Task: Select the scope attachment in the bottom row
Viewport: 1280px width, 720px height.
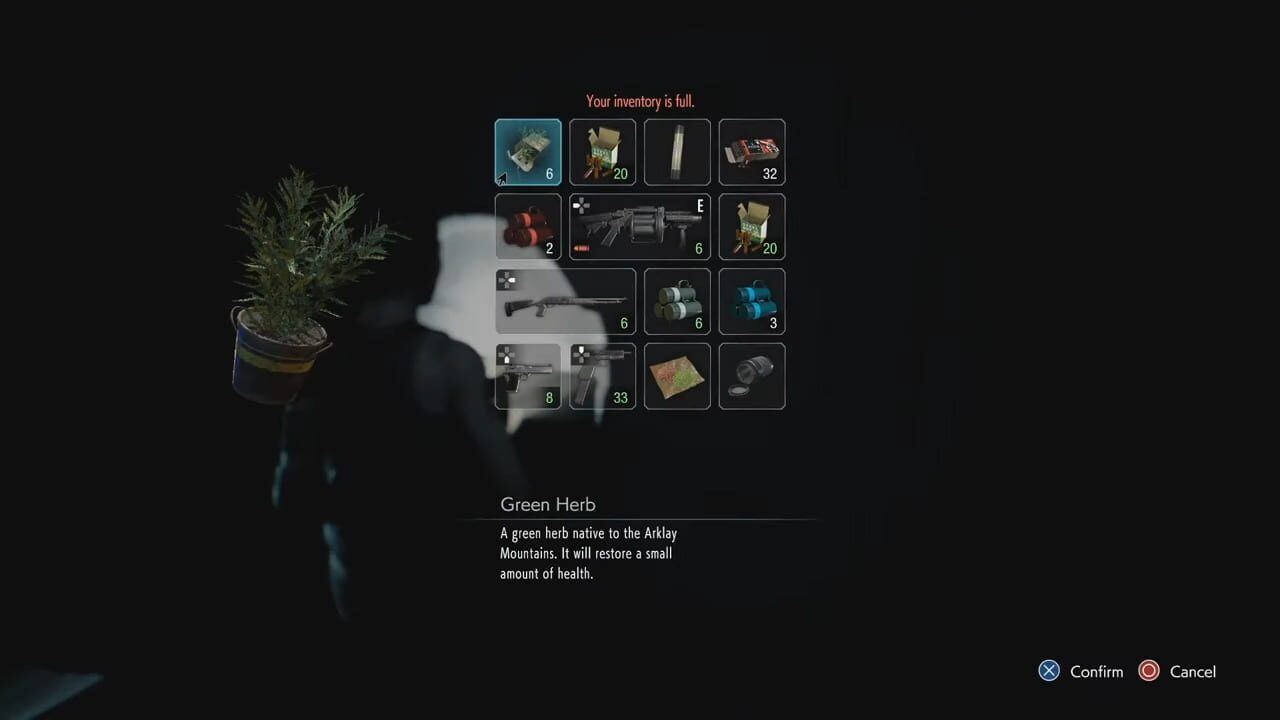Action: [751, 377]
